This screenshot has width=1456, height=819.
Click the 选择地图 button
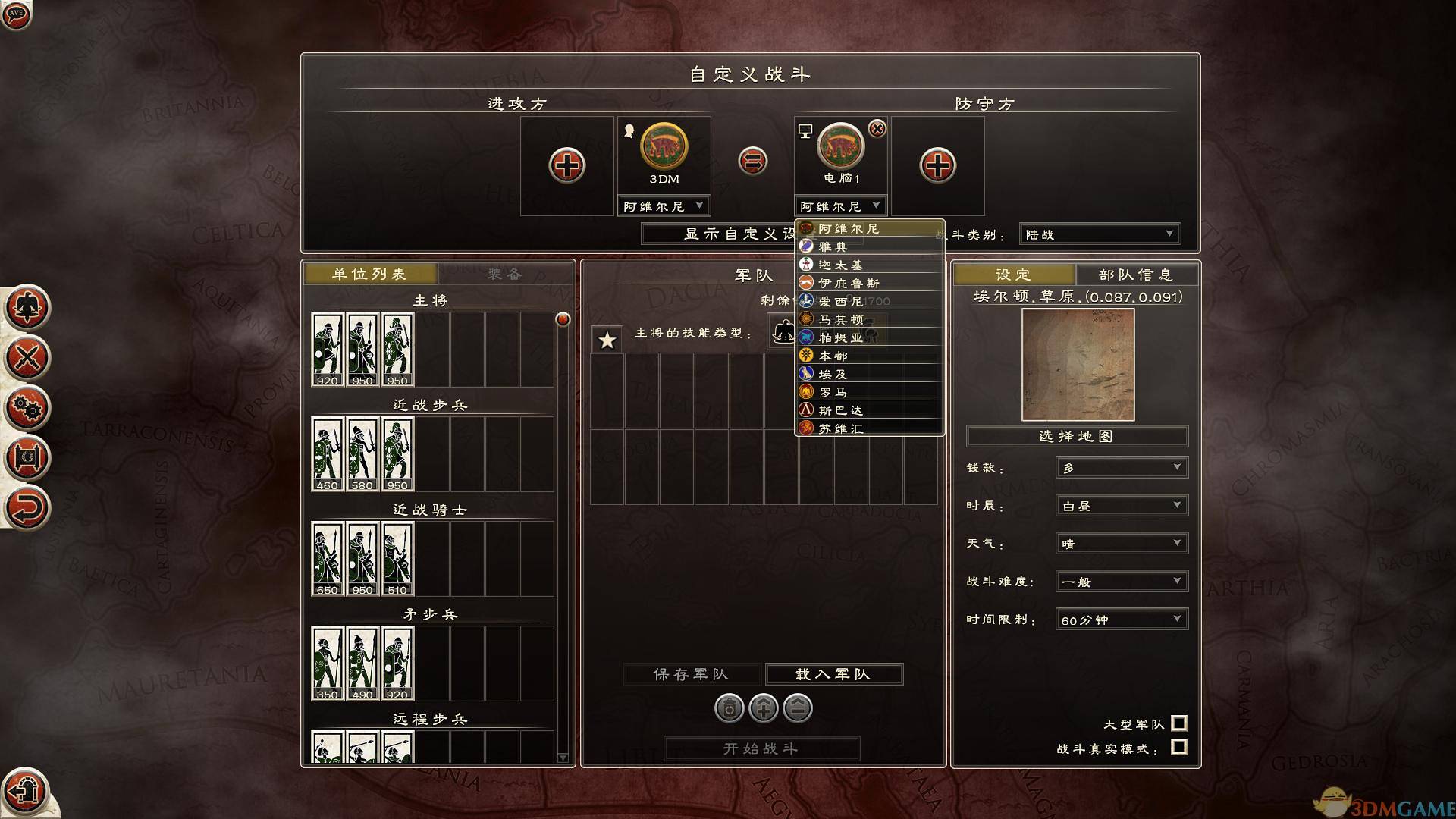tap(1076, 436)
